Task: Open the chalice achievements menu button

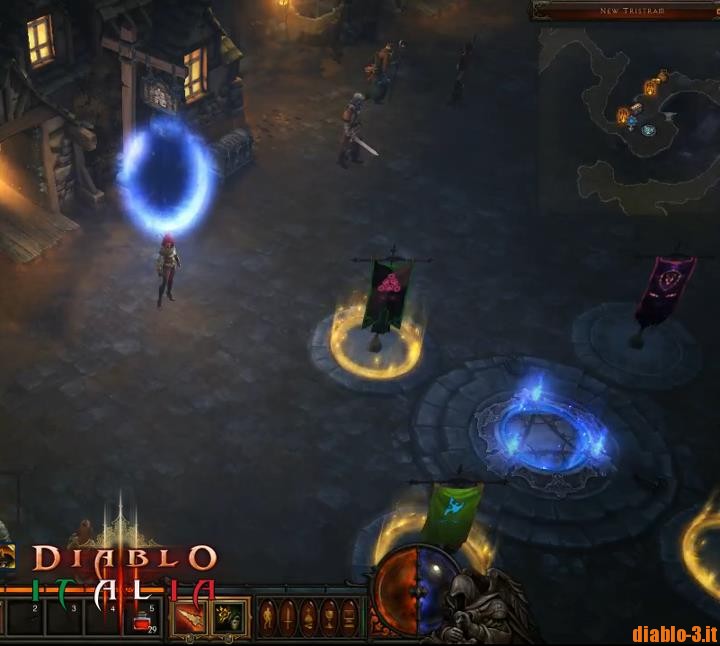Action: coord(328,618)
